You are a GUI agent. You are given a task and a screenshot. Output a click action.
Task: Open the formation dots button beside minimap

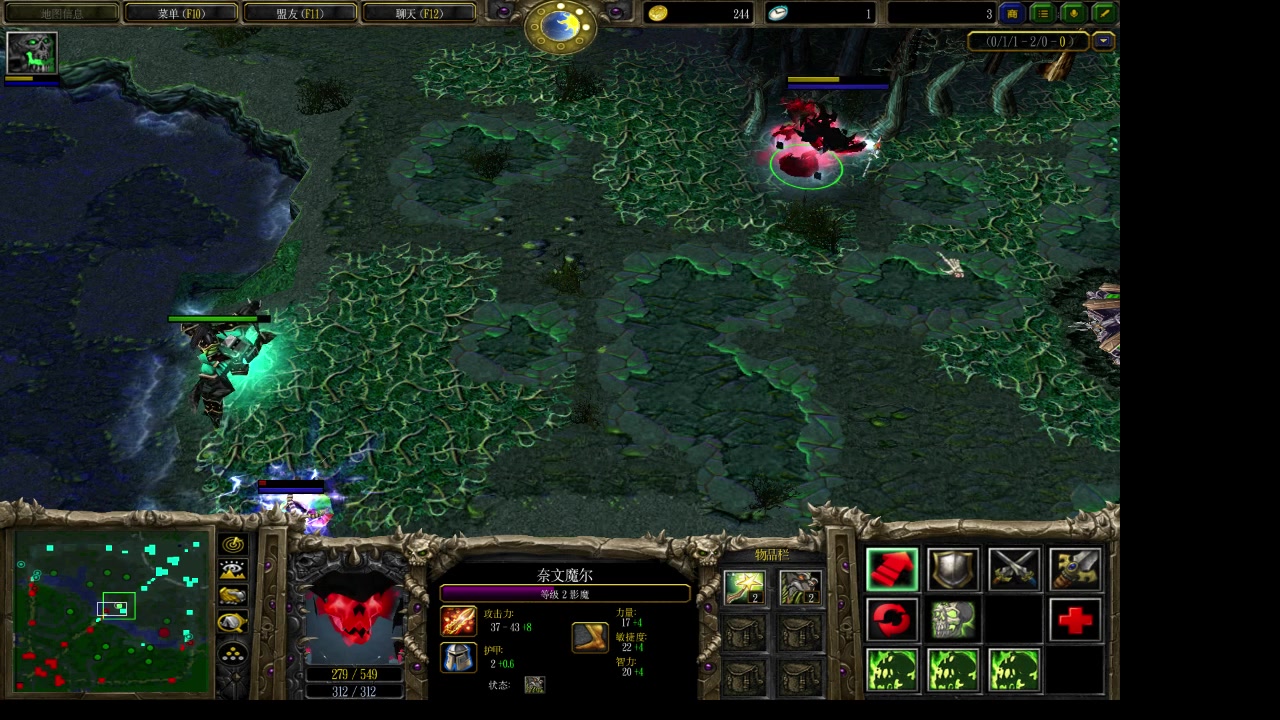tap(233, 655)
